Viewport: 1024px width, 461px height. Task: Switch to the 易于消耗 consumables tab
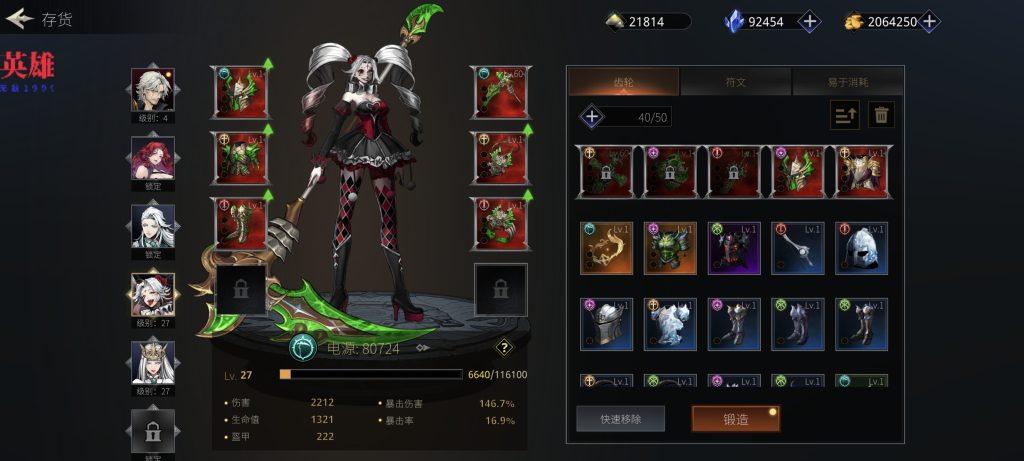[x=847, y=82]
